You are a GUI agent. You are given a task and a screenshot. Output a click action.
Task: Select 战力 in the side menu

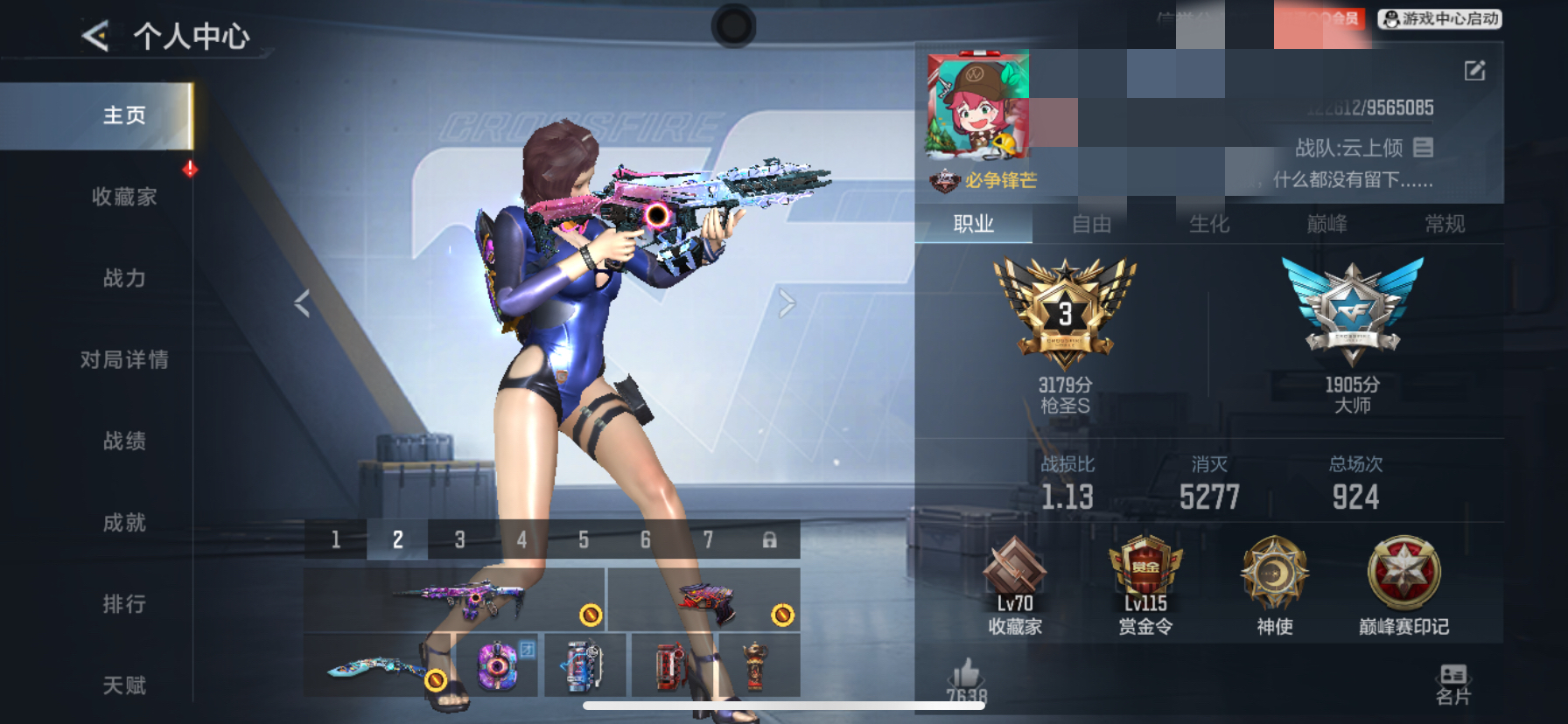[x=124, y=278]
